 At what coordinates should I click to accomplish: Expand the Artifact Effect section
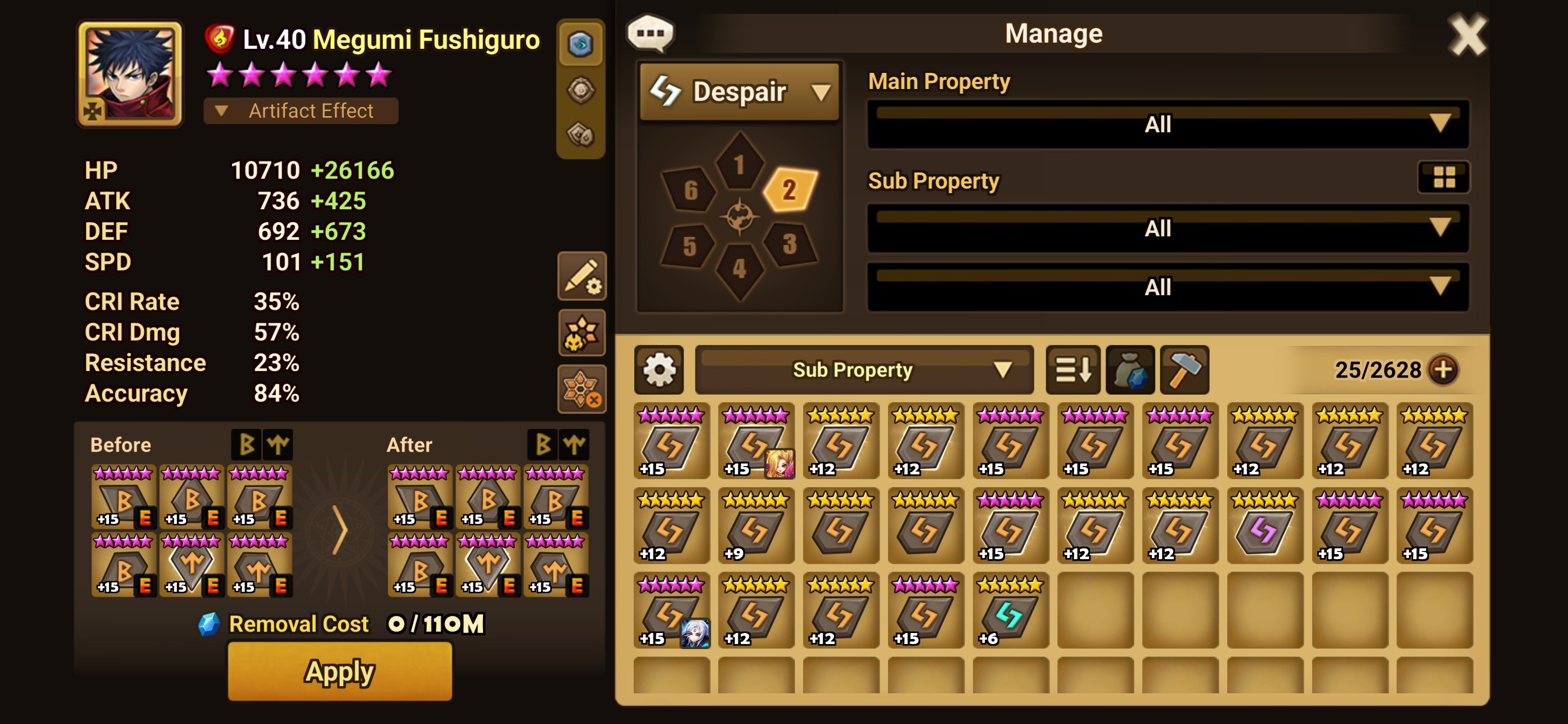point(301,111)
